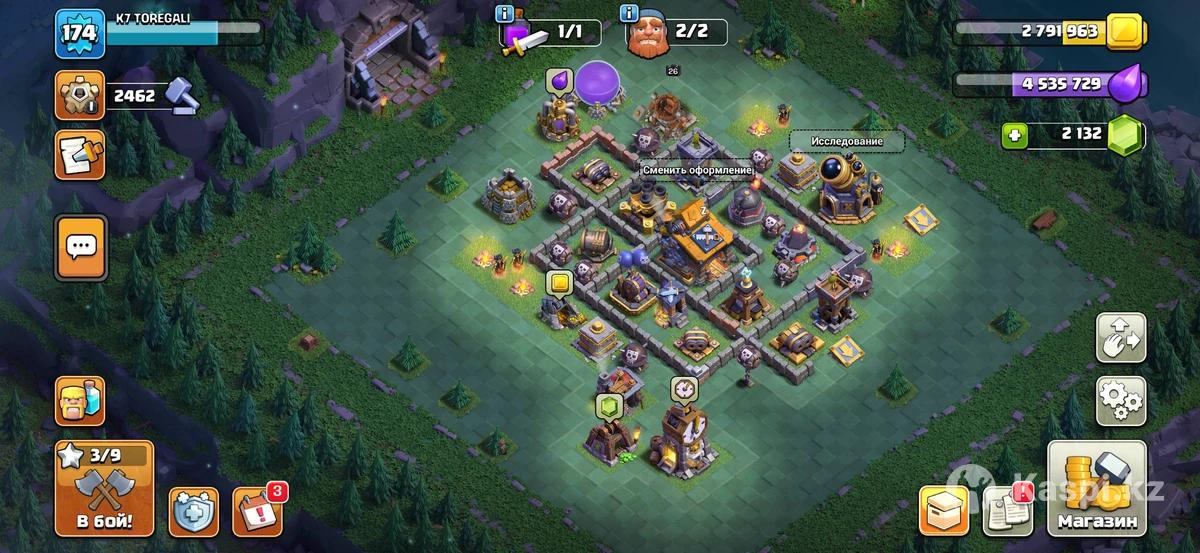Open the settings gears button

[1121, 402]
